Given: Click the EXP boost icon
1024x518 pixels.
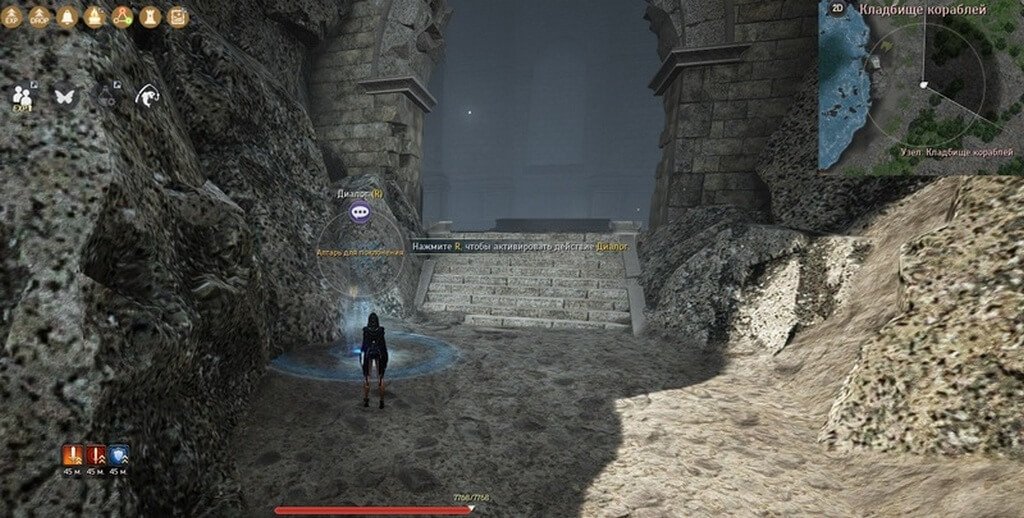Looking at the screenshot, I should click(x=14, y=17).
